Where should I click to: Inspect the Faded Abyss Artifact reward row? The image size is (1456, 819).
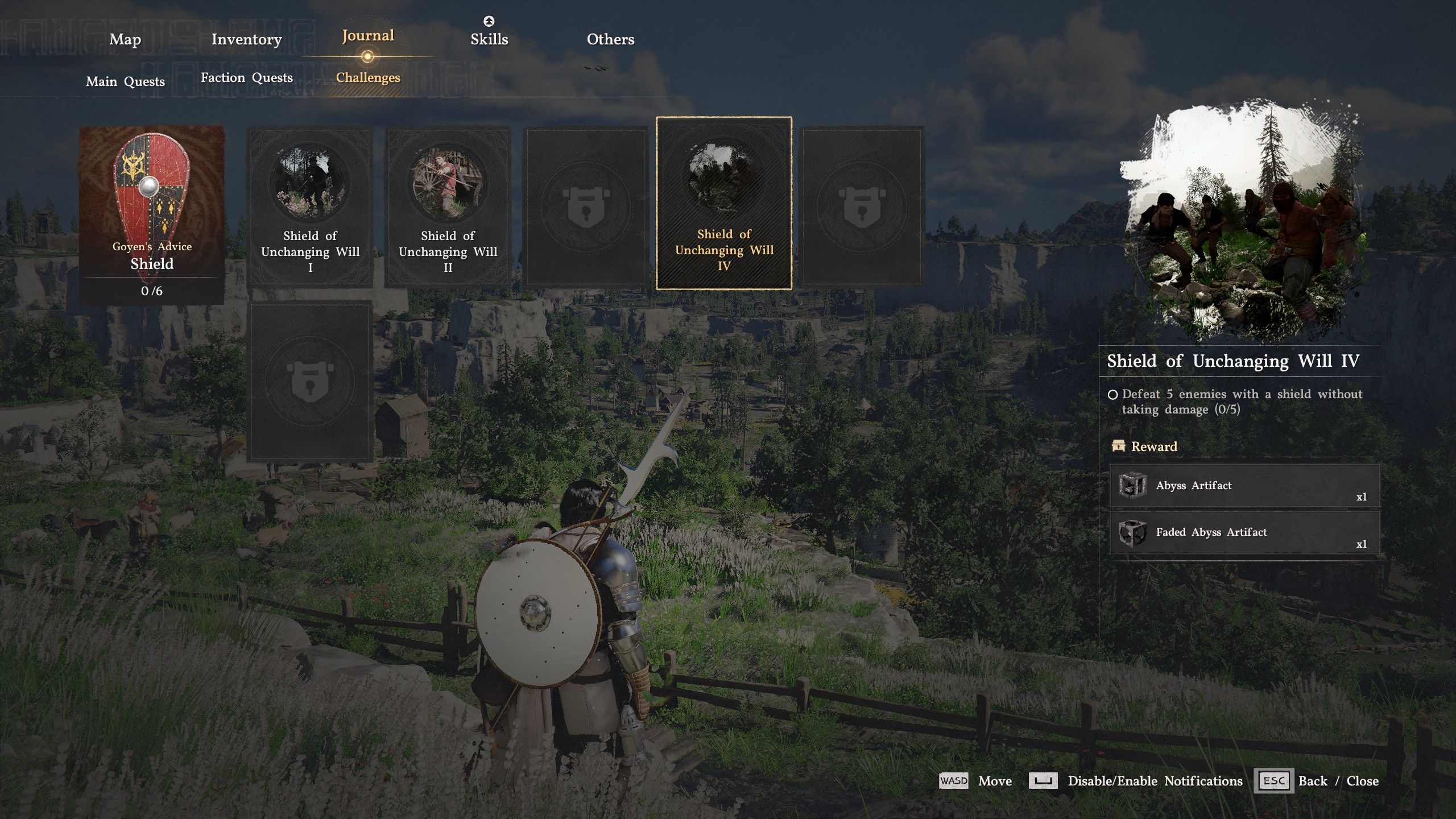[1244, 532]
